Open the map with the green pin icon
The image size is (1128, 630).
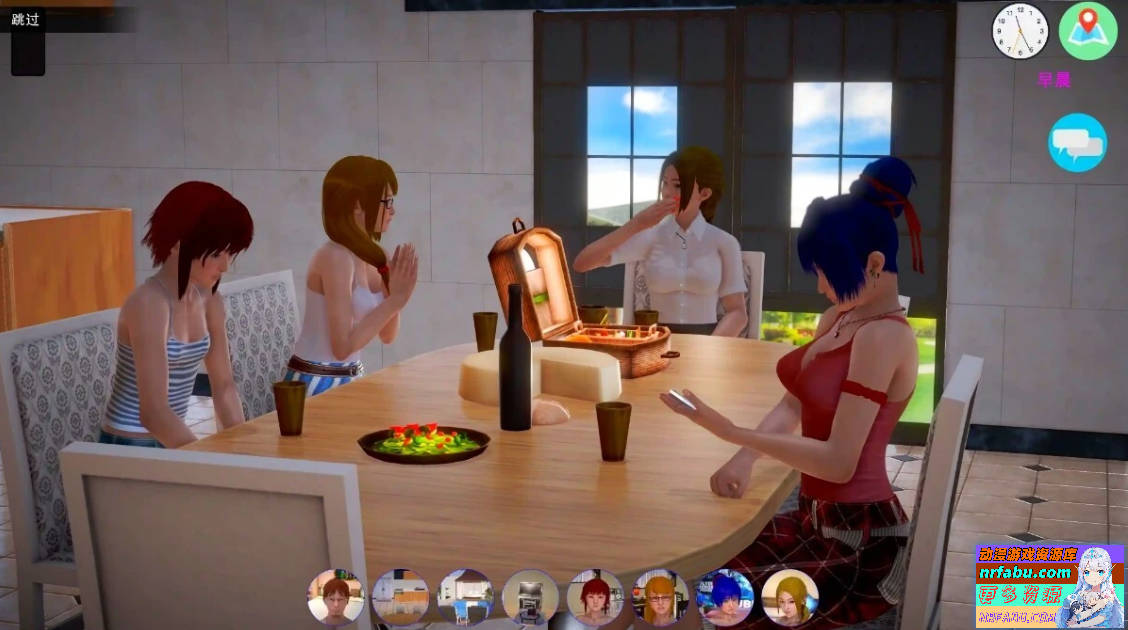click(1087, 30)
